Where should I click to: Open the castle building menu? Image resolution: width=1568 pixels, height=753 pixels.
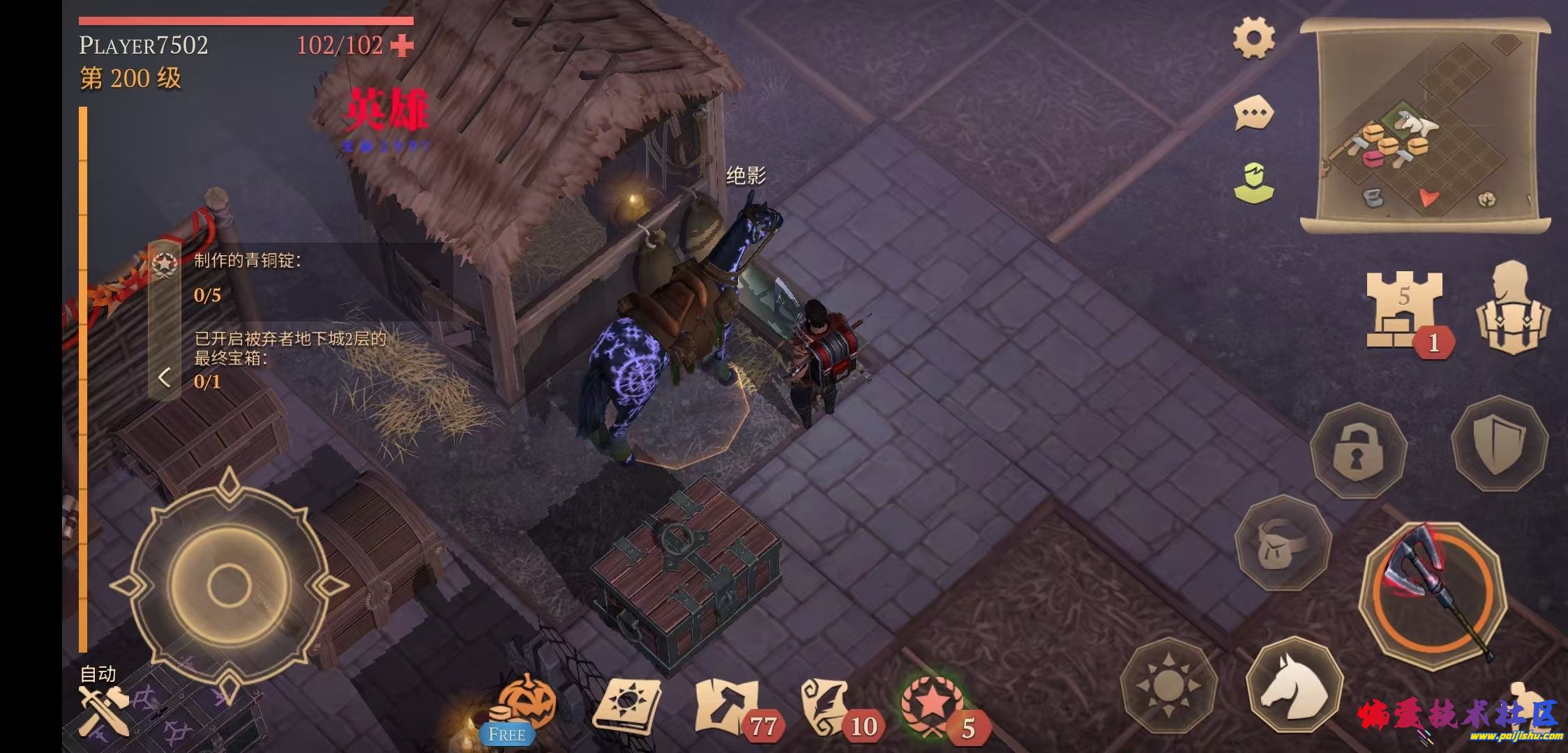tap(1403, 310)
